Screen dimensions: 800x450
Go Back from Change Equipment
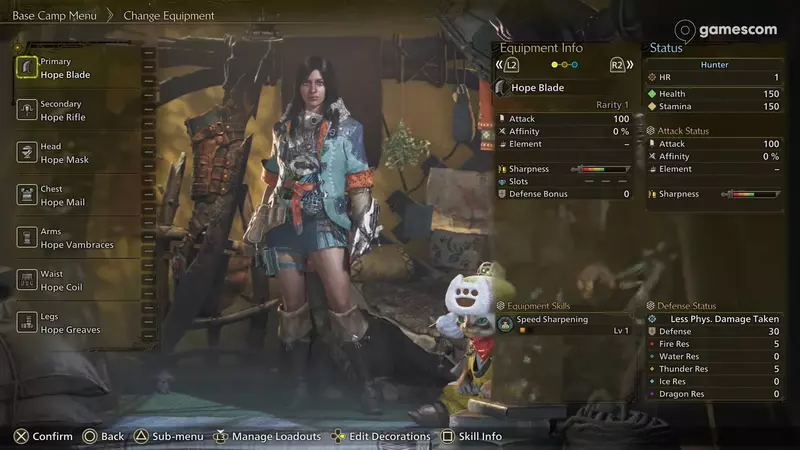coord(103,437)
